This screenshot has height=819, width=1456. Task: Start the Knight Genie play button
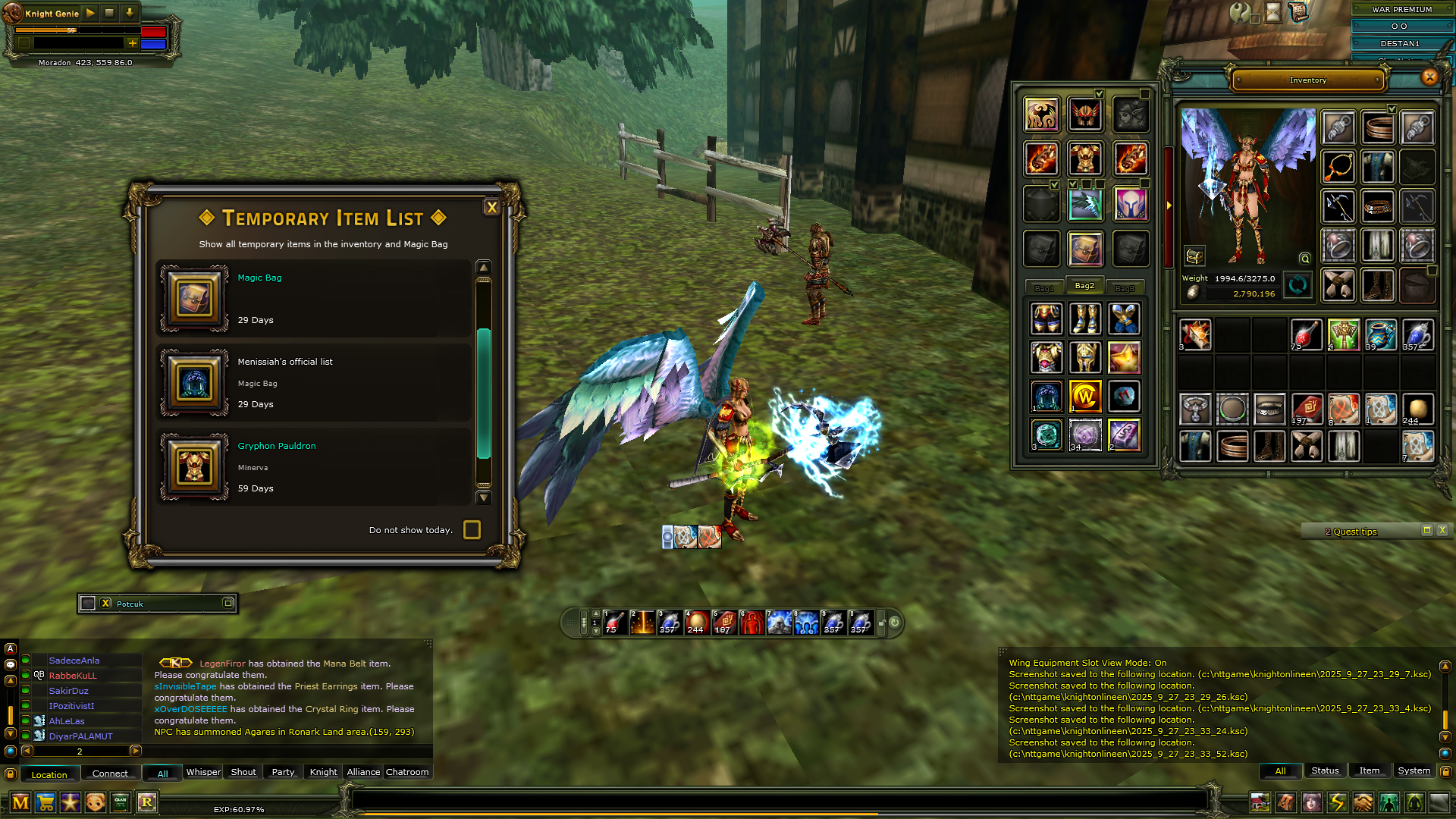(x=90, y=13)
